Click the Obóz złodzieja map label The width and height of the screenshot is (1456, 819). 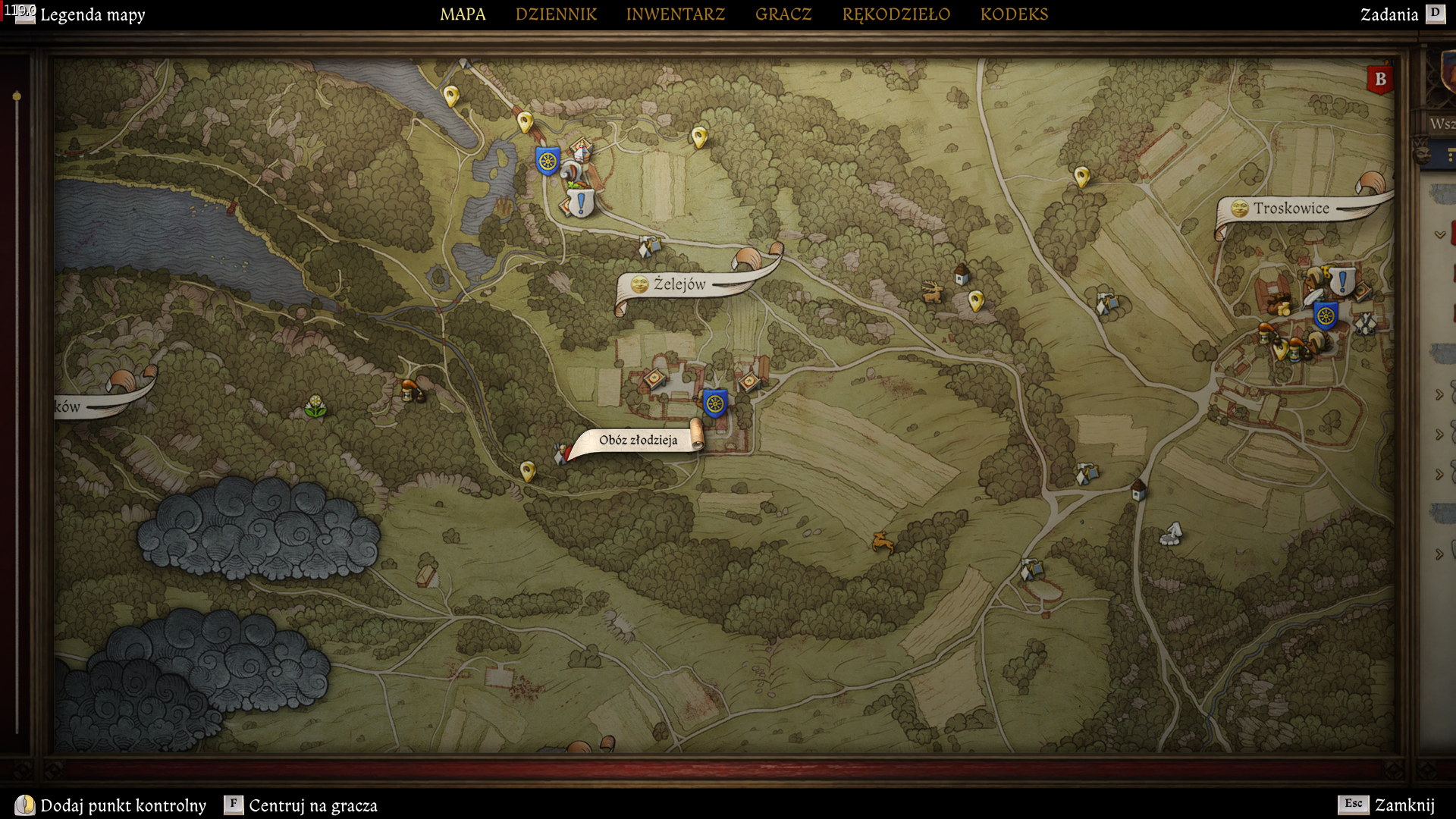click(638, 440)
